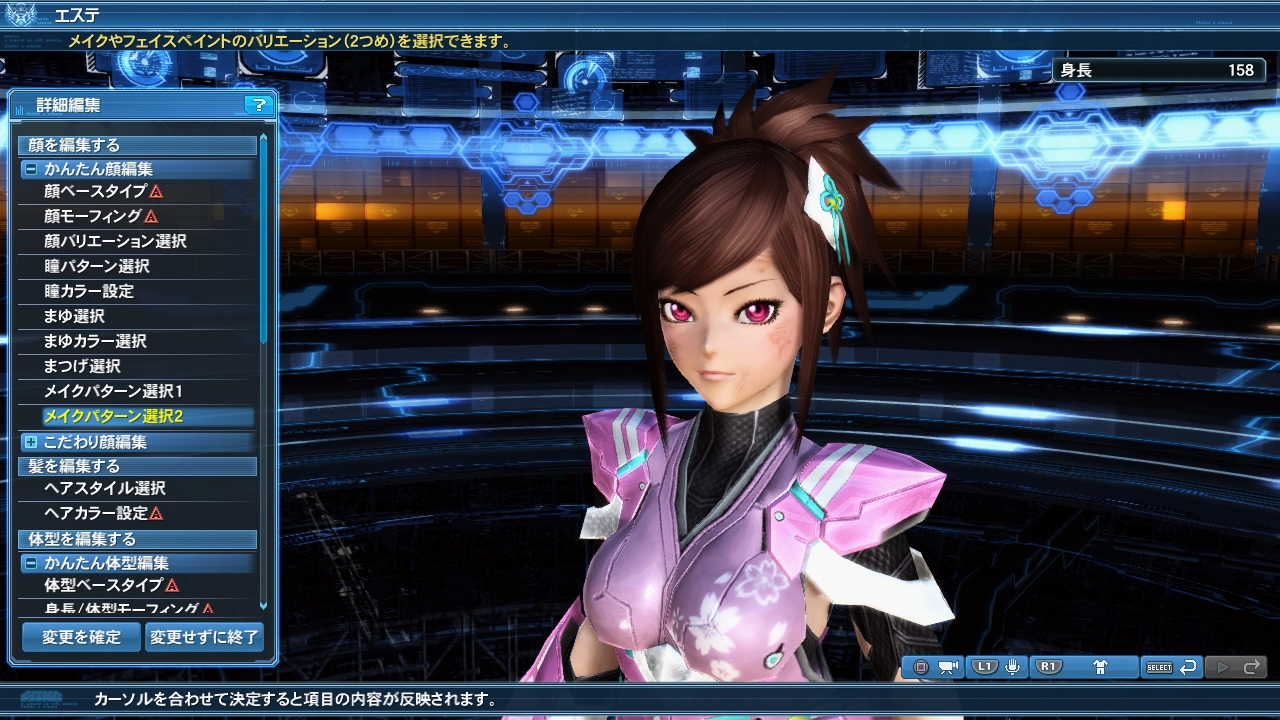This screenshot has height=720, width=1280.
Task: Click the shirt costume toggle icon
Action: point(1101,667)
